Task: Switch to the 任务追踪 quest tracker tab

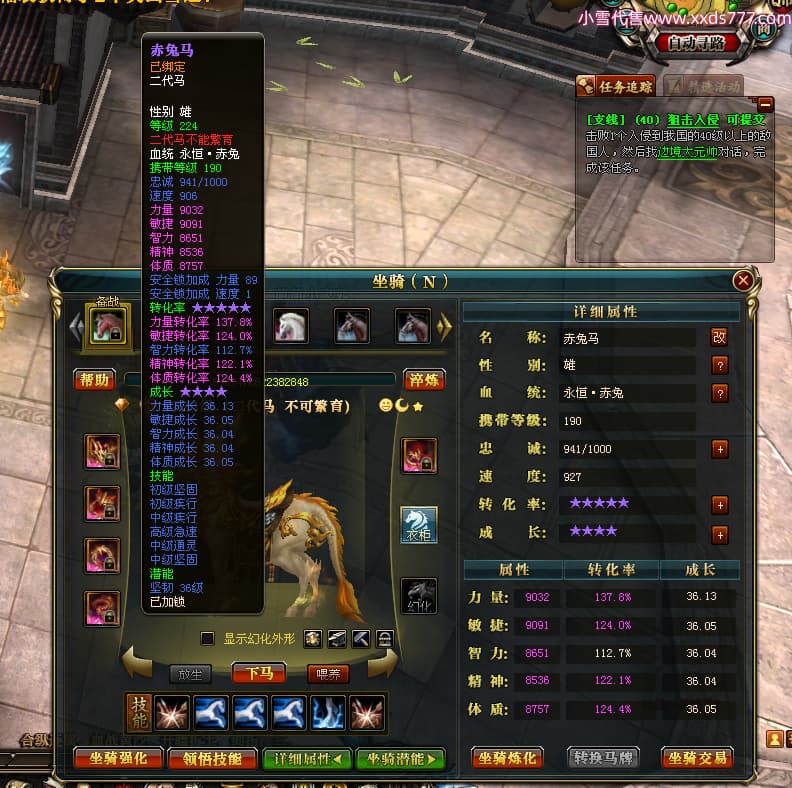Action: (615, 85)
